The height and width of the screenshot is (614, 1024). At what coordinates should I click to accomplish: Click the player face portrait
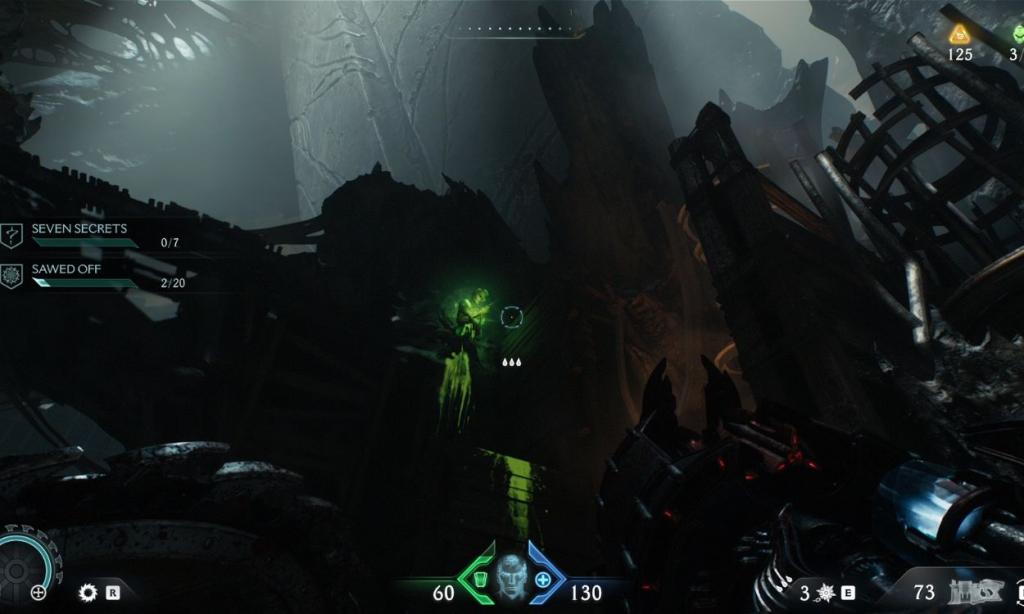511,578
